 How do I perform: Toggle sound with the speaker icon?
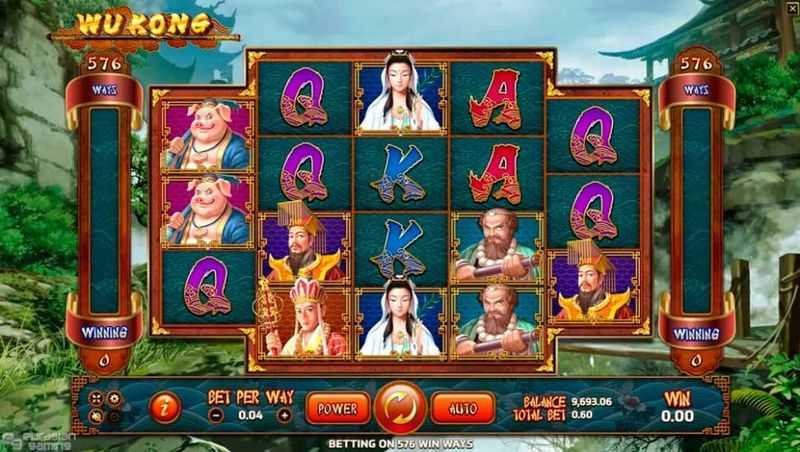pyautogui.click(x=95, y=416)
